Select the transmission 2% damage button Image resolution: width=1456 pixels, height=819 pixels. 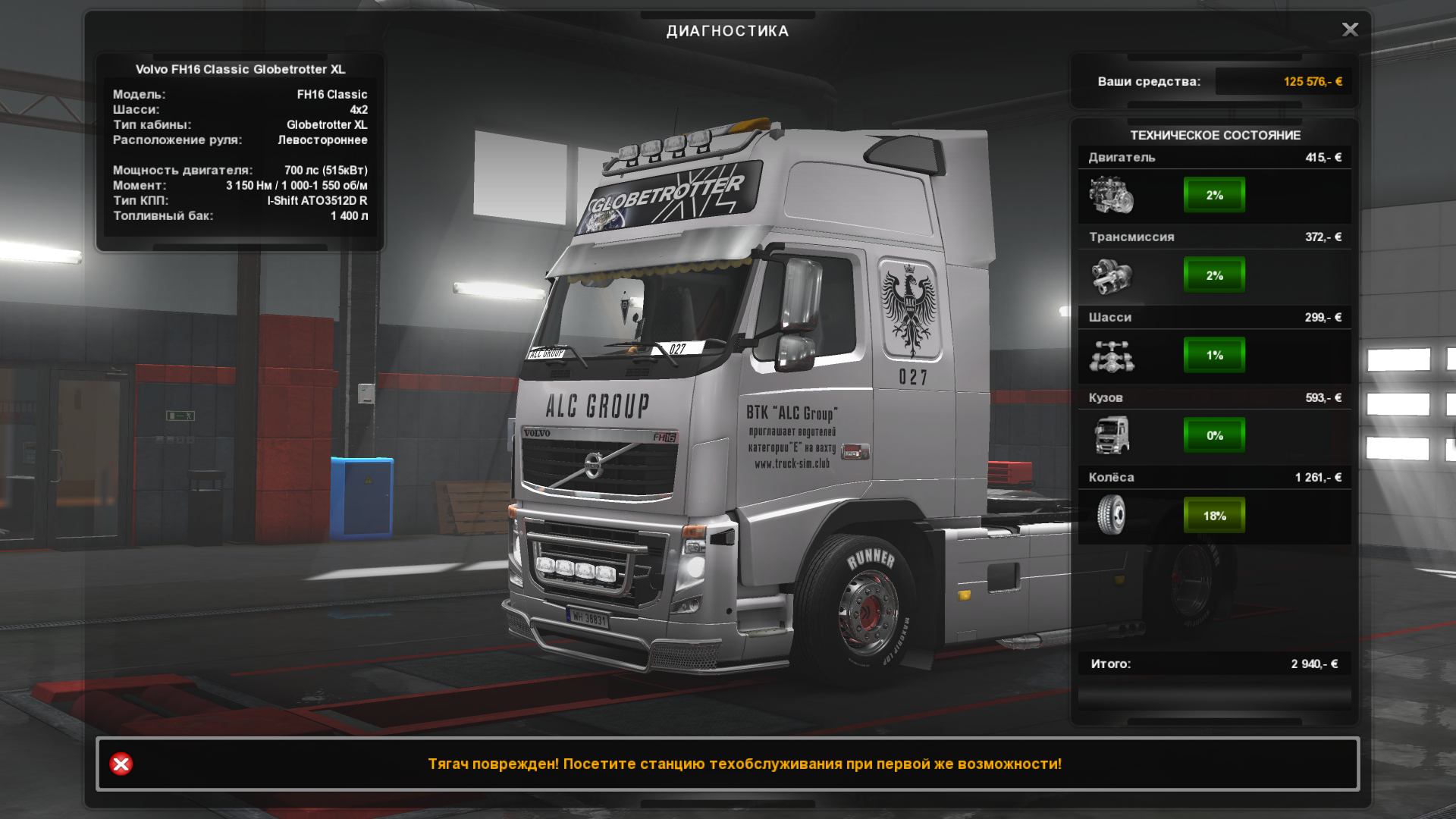(x=1214, y=275)
